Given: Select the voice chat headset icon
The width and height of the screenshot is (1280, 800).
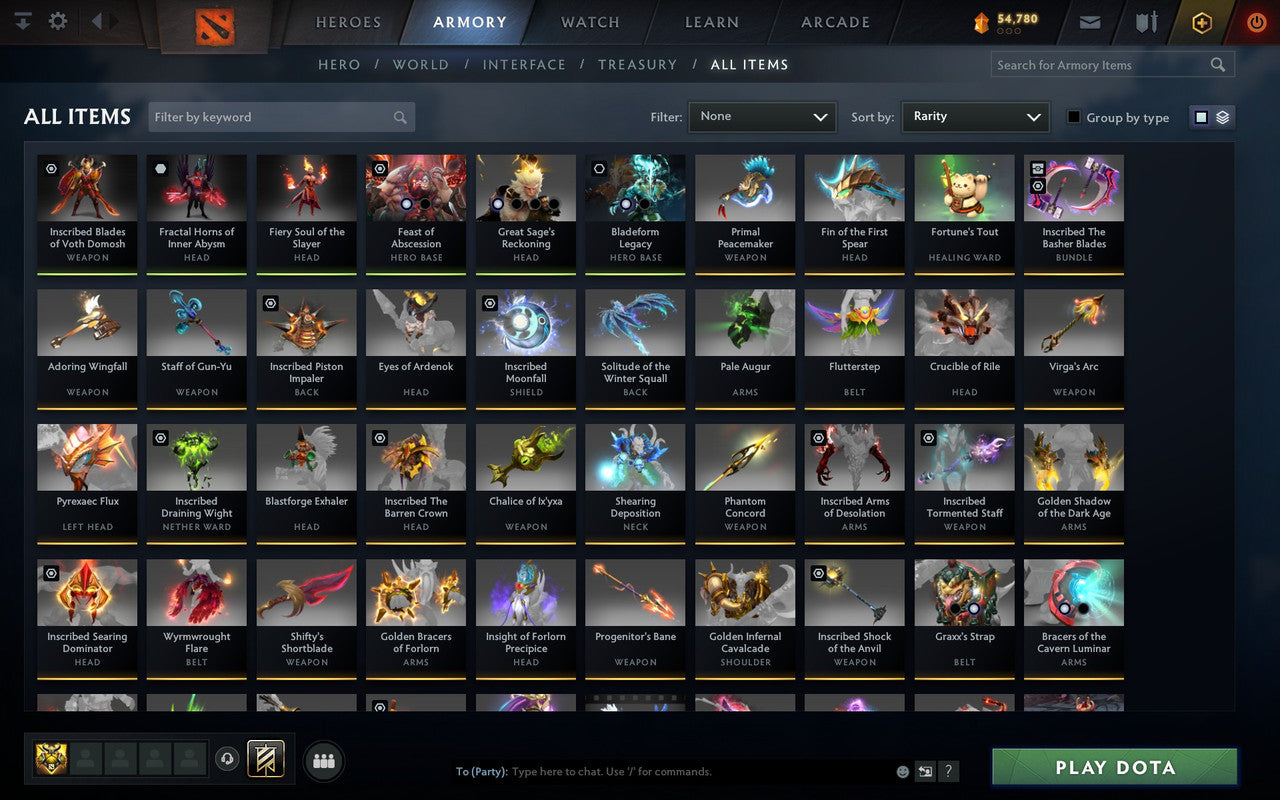Looking at the screenshot, I should (227, 760).
